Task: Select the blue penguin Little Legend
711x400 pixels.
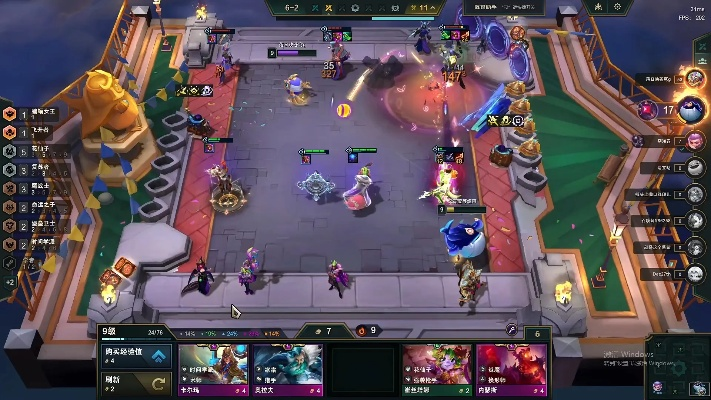Action: click(x=463, y=237)
